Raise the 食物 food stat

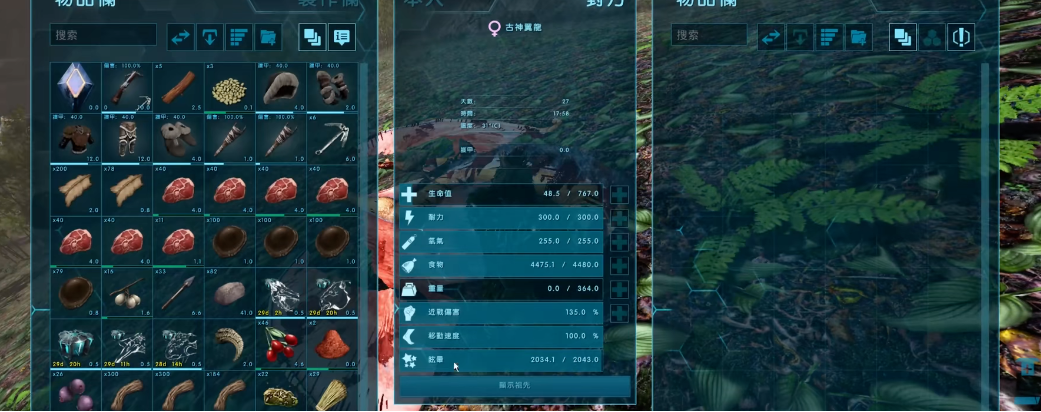coord(619,265)
